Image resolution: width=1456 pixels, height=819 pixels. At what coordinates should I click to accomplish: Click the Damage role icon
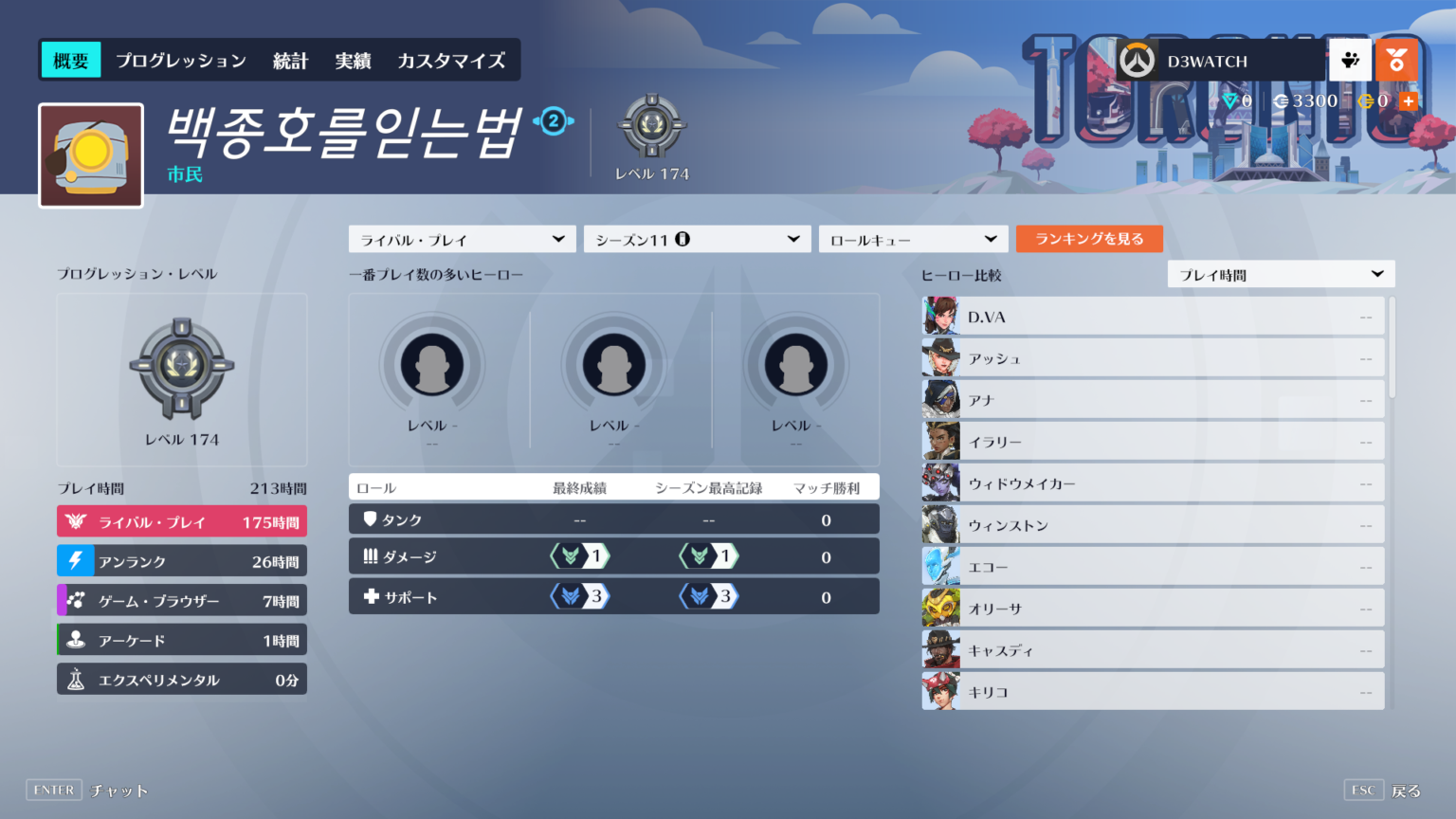pos(370,556)
